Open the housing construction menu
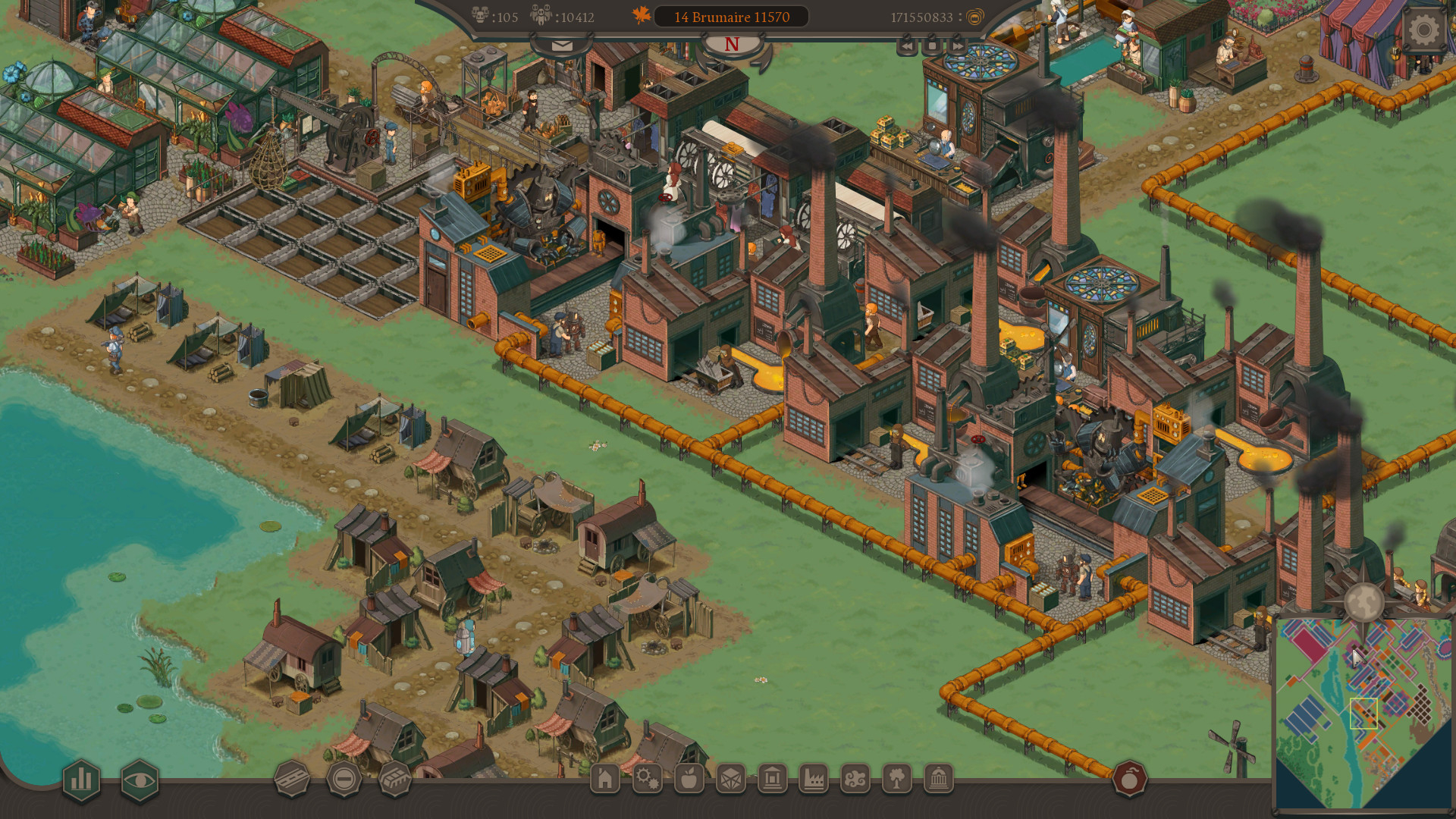This screenshot has height=819, width=1456. pos(606,780)
